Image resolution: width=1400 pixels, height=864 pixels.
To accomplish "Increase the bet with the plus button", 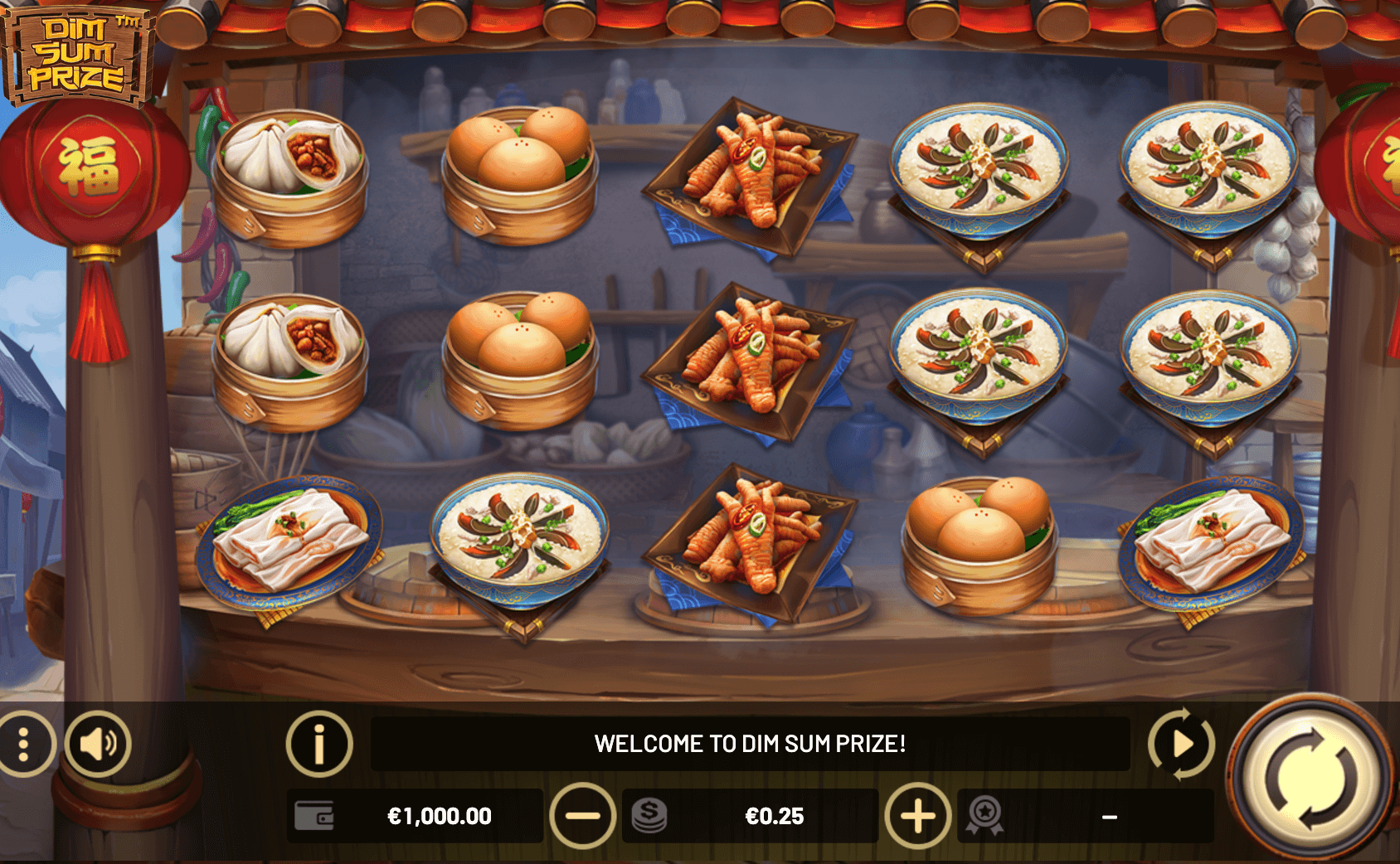I will [917, 816].
